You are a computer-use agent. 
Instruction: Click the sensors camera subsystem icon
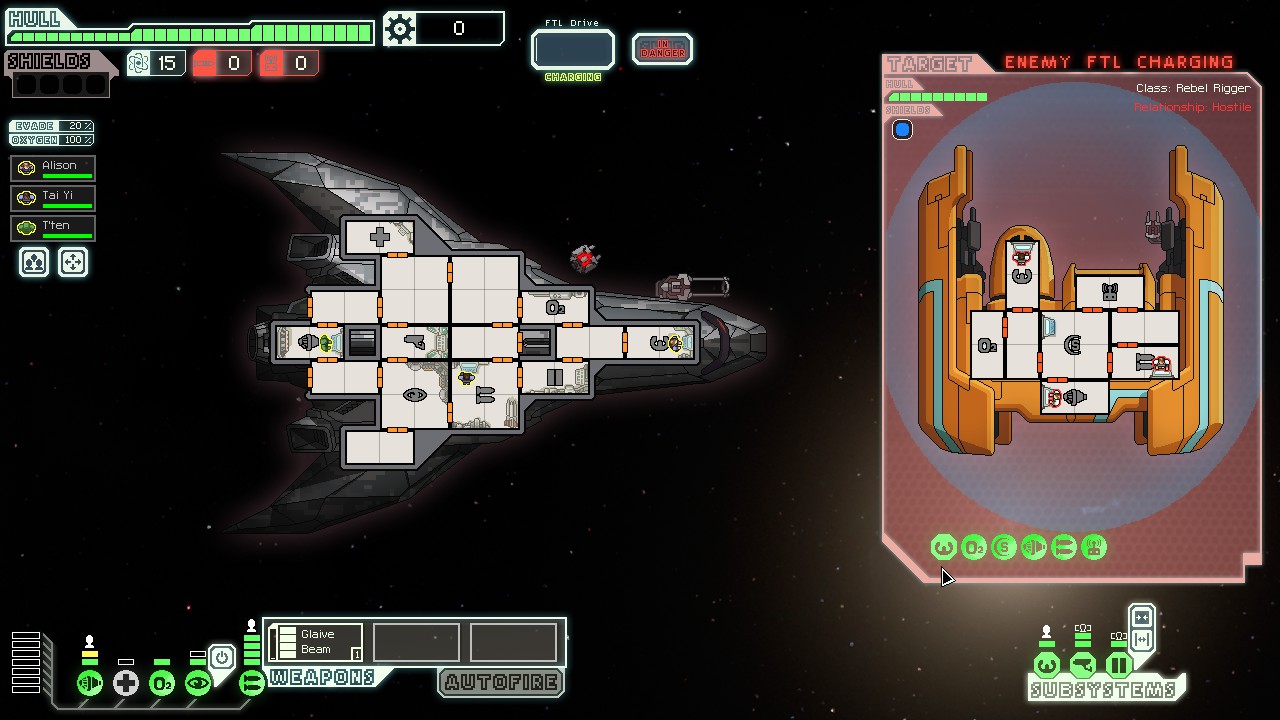pos(1082,665)
